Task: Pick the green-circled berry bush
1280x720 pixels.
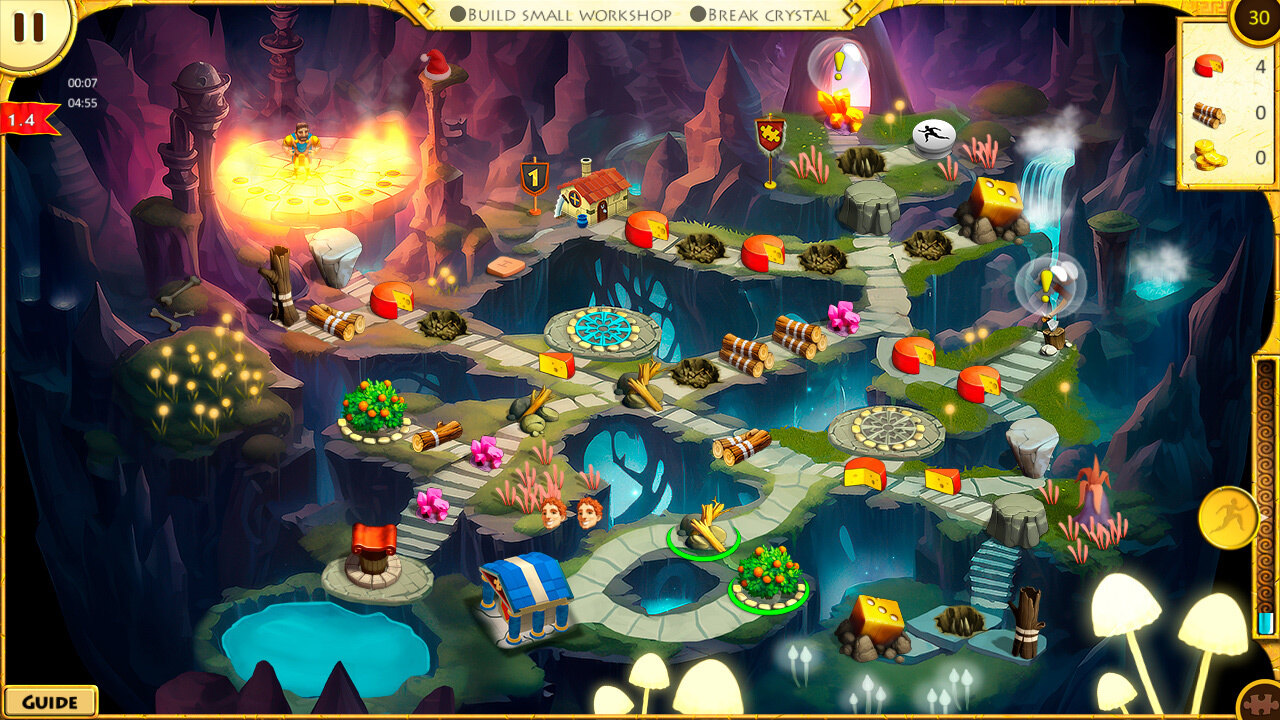Action: [x=768, y=577]
